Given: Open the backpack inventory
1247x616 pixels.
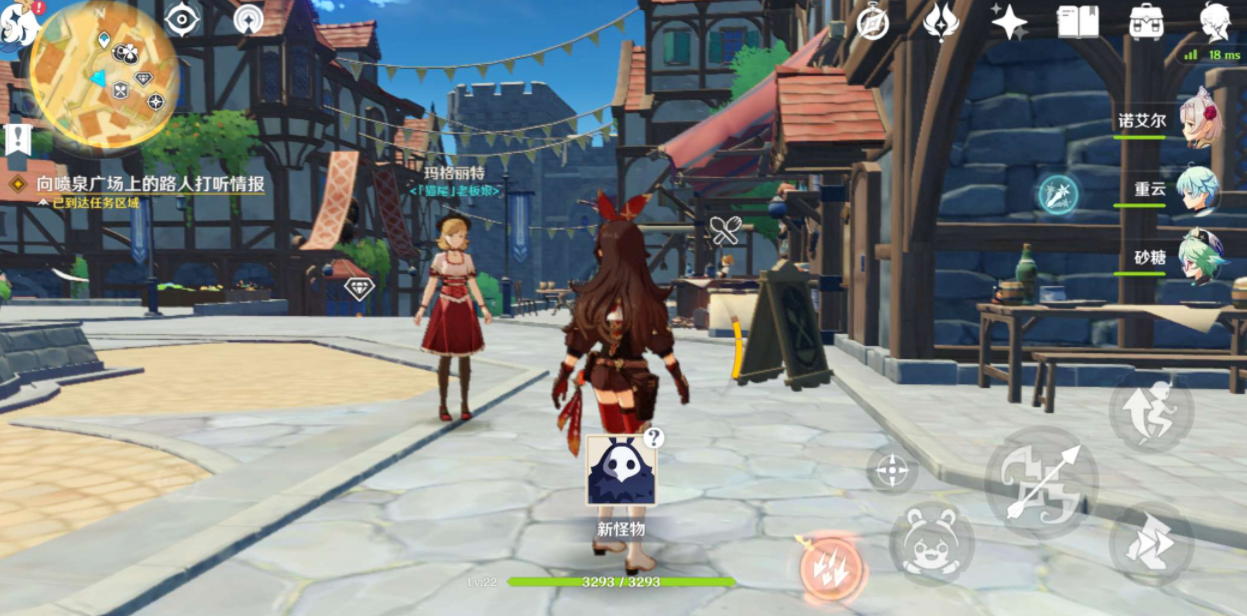Looking at the screenshot, I should [x=1146, y=21].
